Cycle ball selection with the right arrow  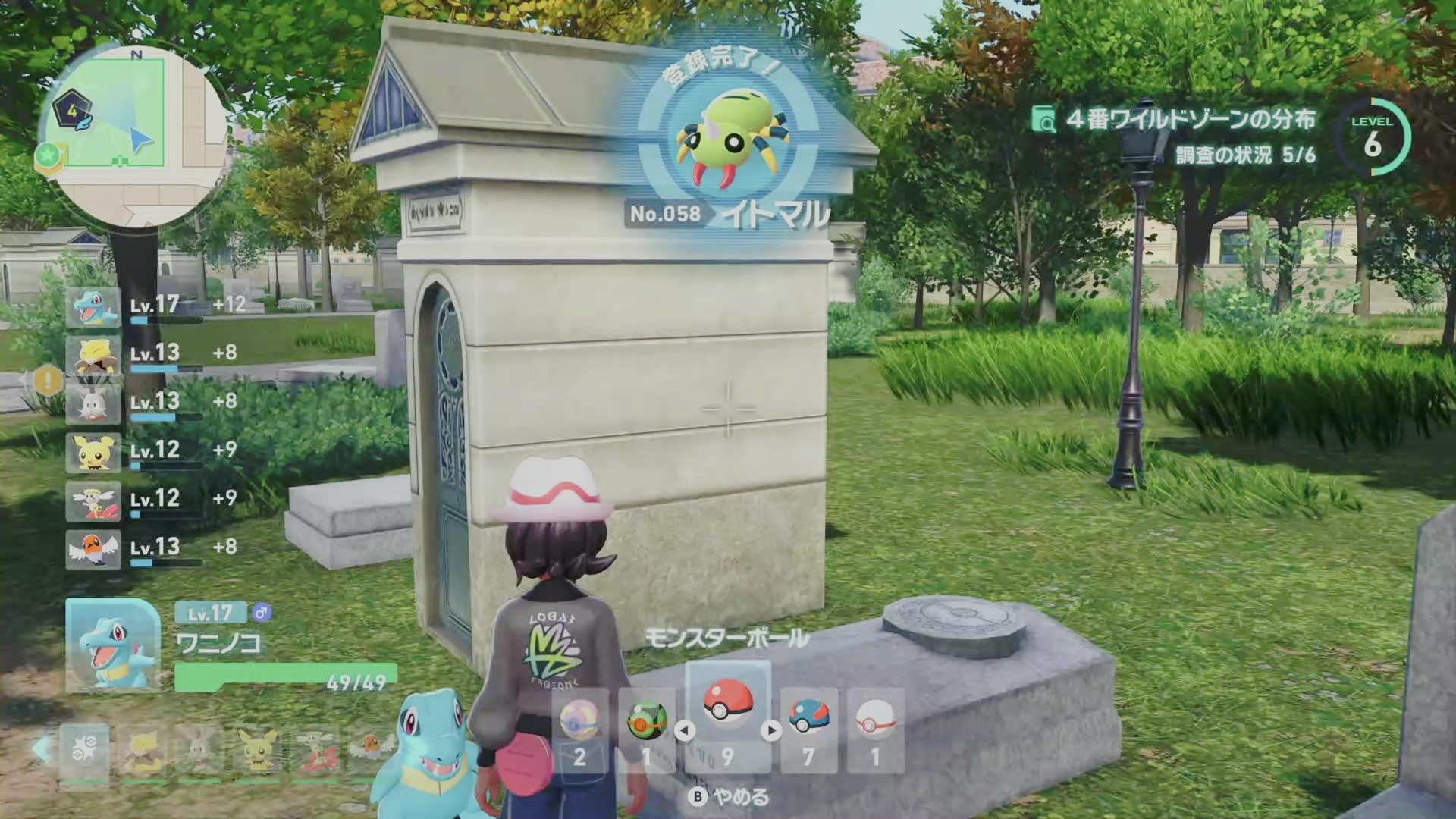(x=771, y=731)
